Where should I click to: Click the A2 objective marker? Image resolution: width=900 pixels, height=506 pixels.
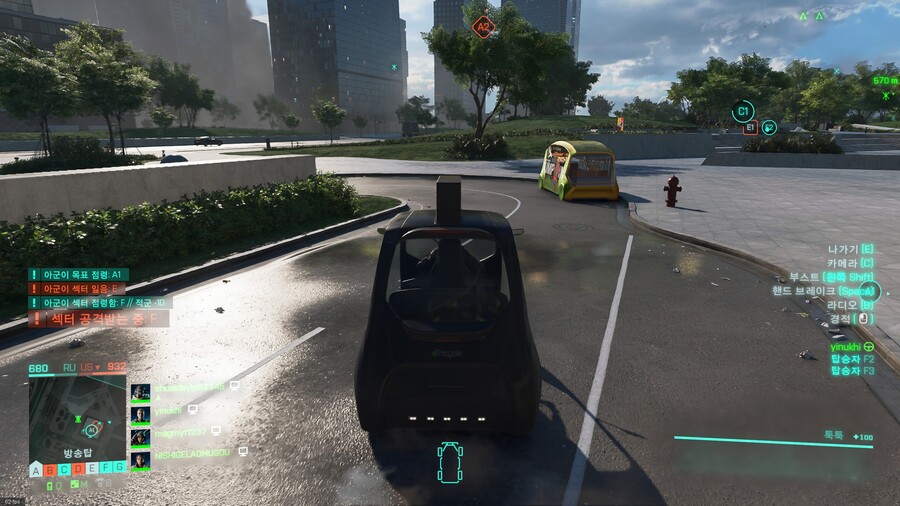484,26
